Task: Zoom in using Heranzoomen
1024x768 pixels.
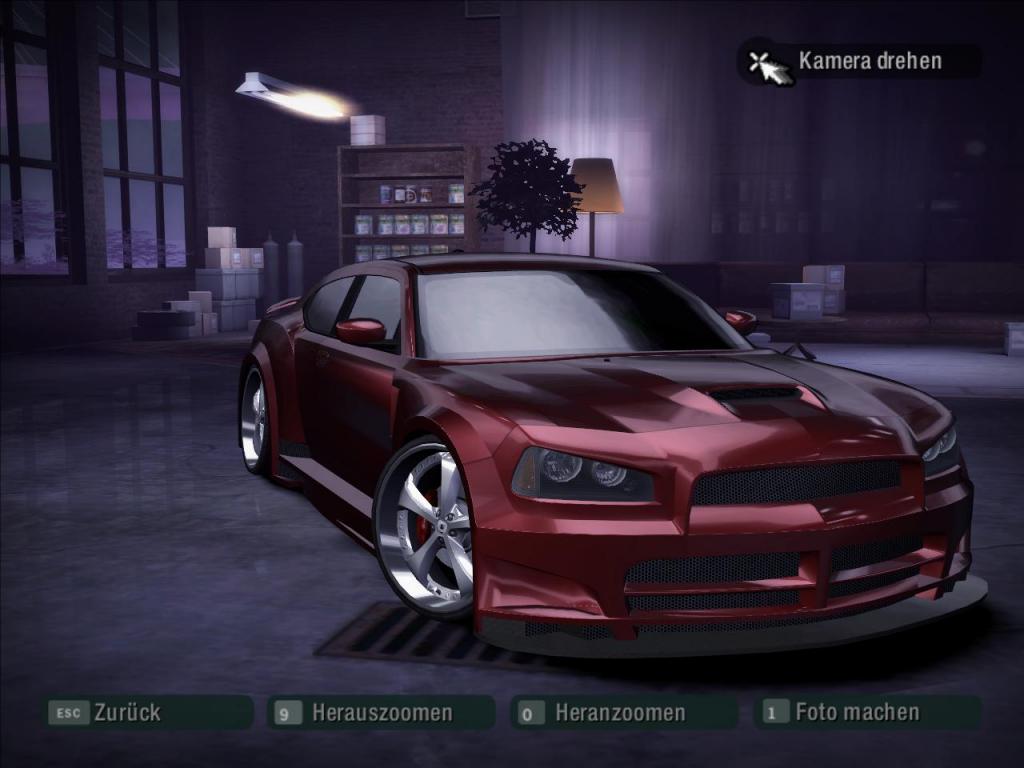Action: (620, 713)
